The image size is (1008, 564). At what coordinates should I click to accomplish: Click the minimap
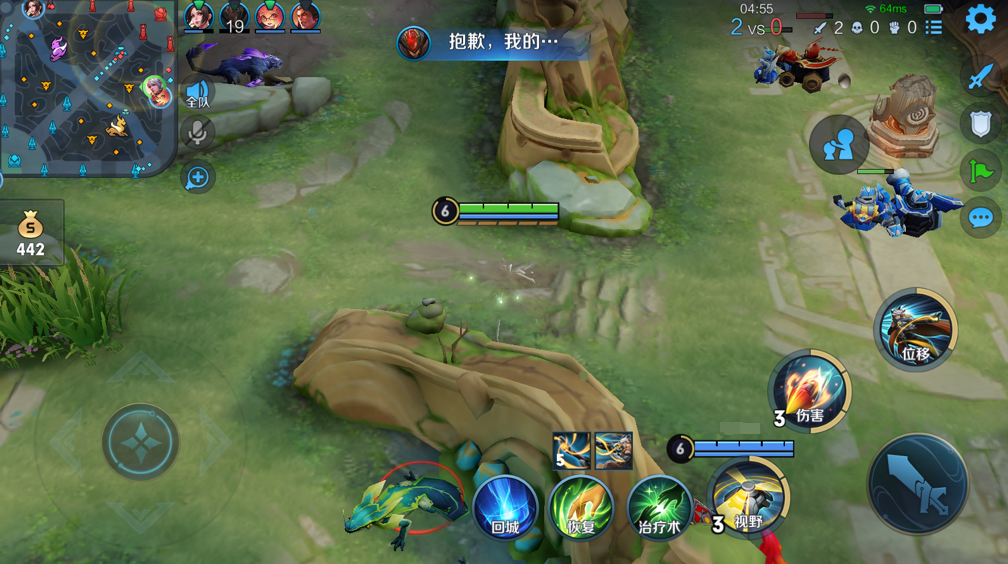(88, 88)
